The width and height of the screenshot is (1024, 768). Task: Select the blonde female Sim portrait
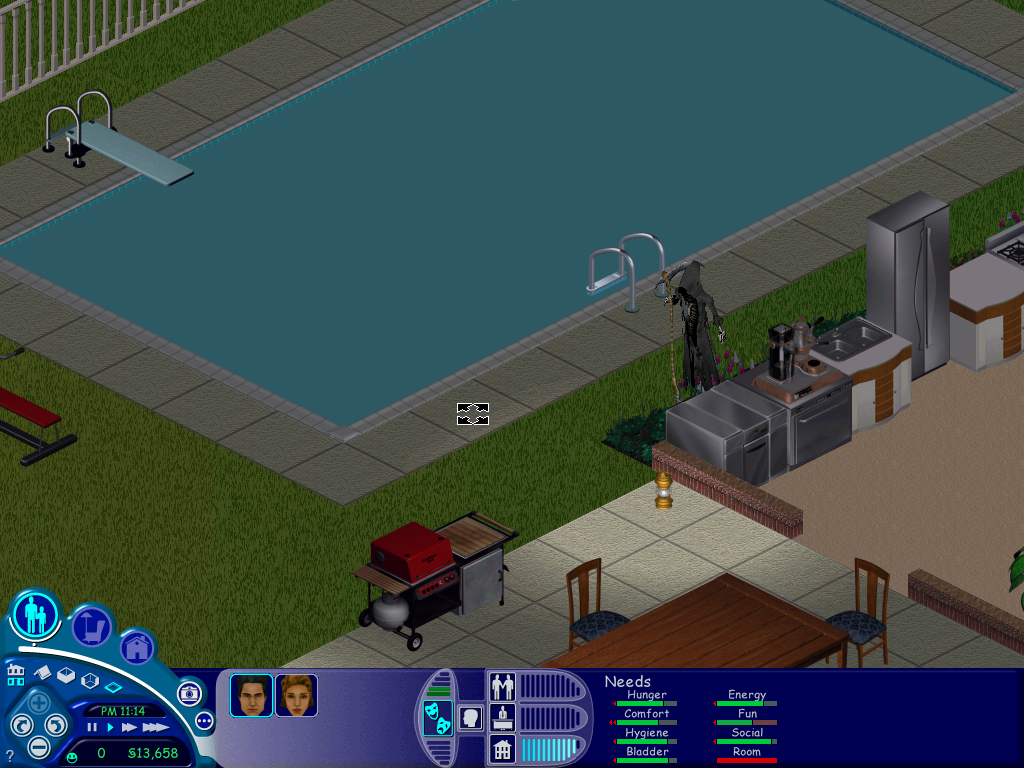[x=296, y=695]
